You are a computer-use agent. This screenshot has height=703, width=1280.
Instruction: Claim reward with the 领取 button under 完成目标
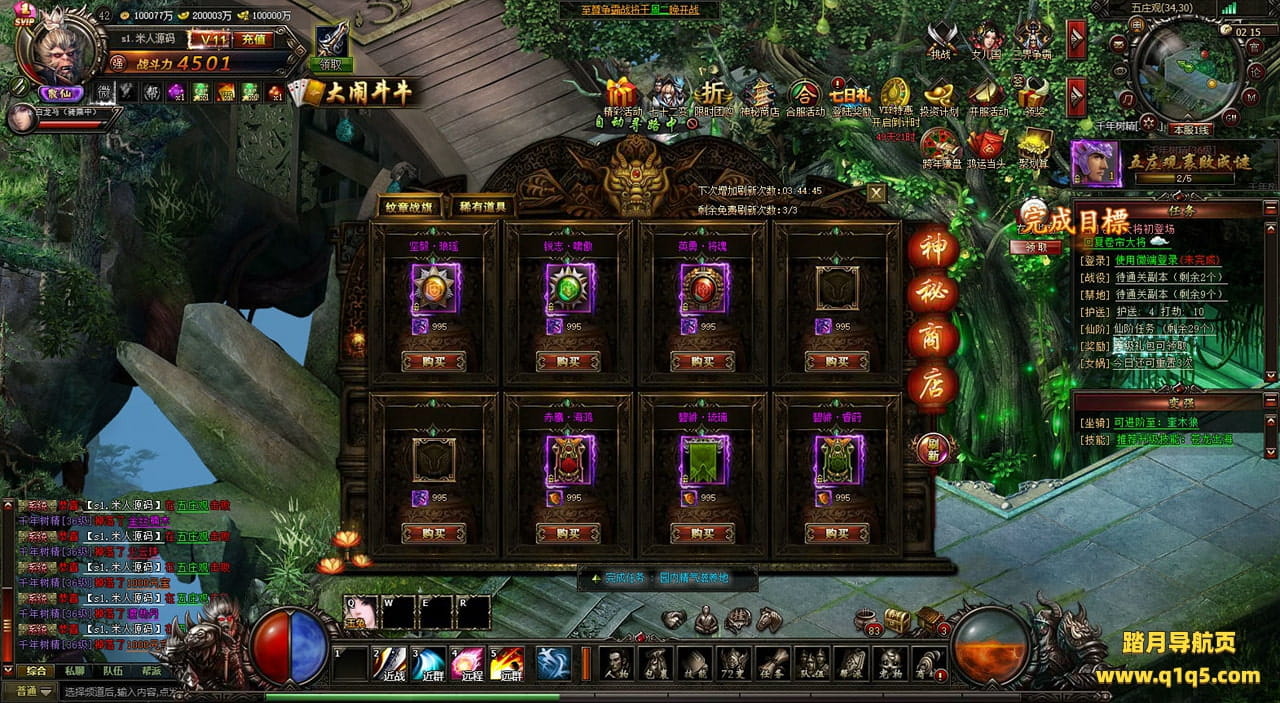pos(1036,247)
